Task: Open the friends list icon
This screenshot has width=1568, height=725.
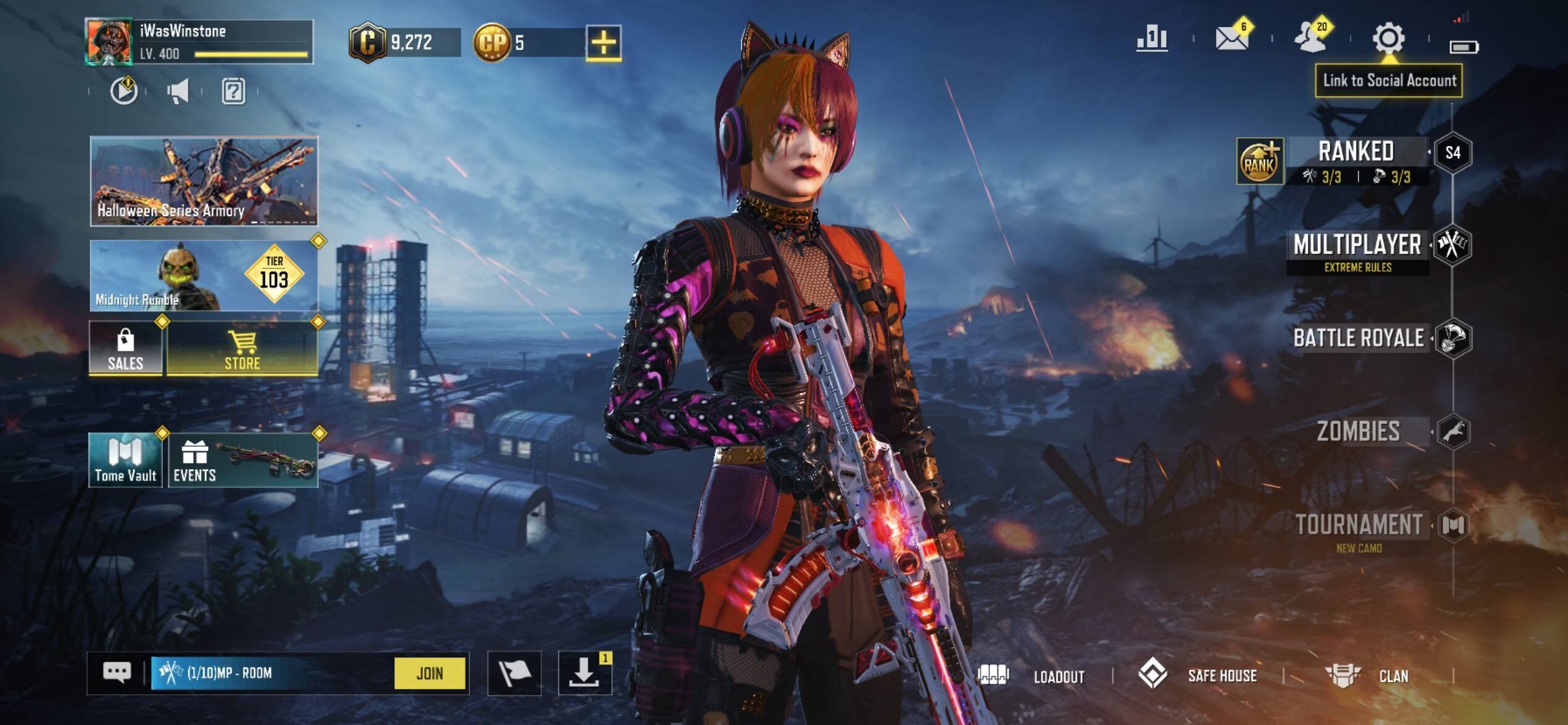Action: click(x=1310, y=38)
